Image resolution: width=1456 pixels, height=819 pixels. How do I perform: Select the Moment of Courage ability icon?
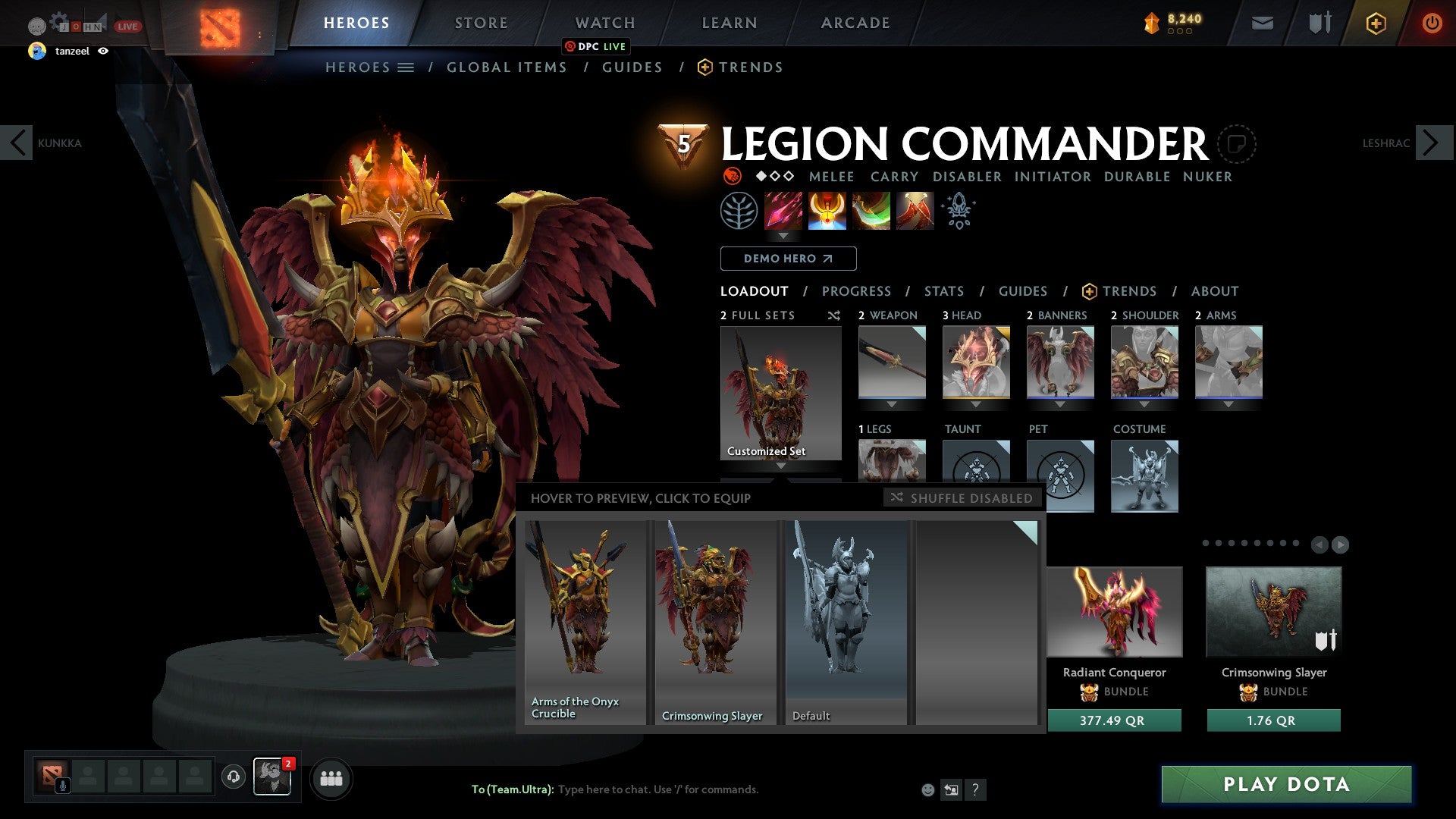[871, 211]
